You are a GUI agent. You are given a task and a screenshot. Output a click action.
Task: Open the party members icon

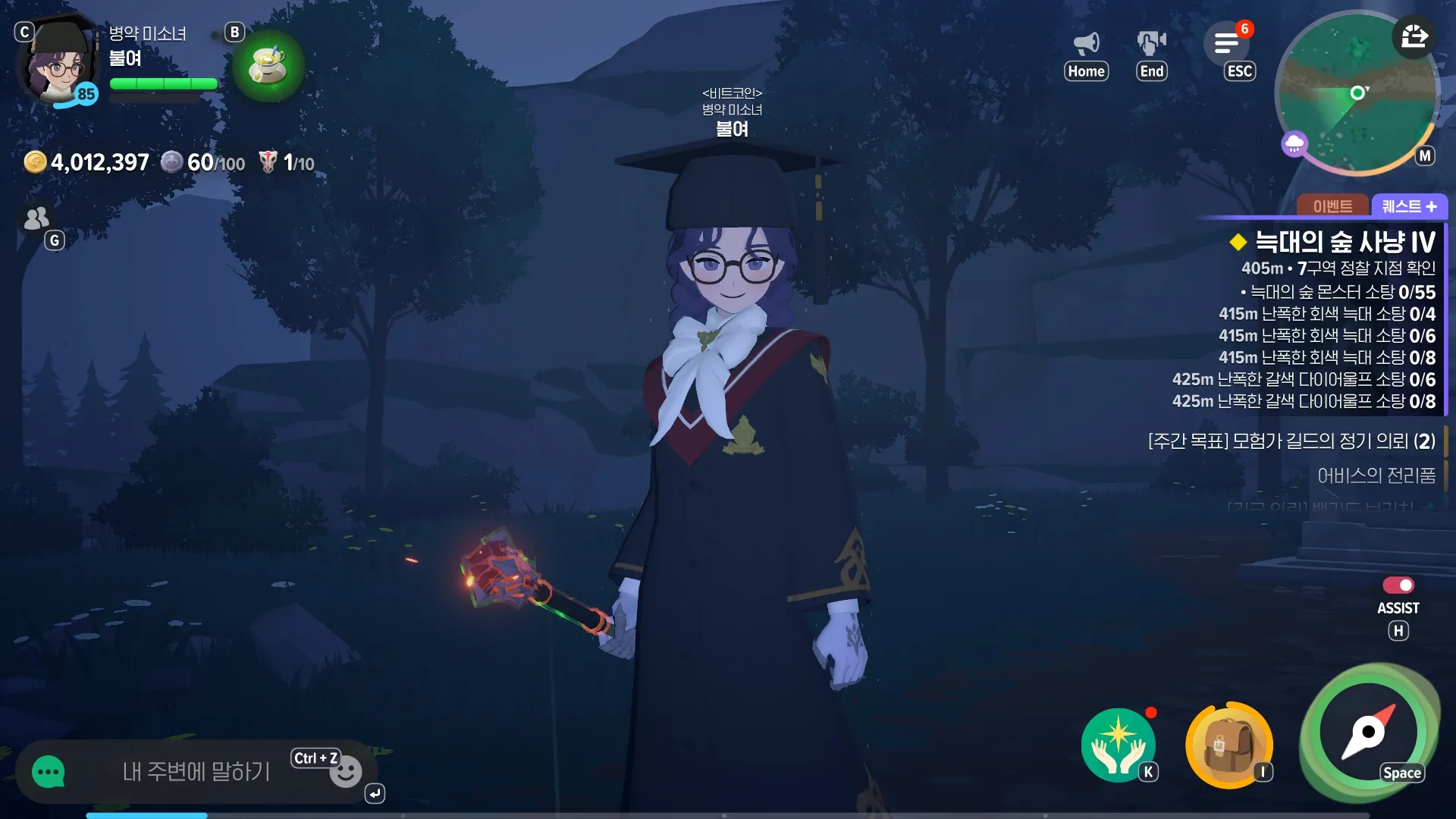[36, 218]
